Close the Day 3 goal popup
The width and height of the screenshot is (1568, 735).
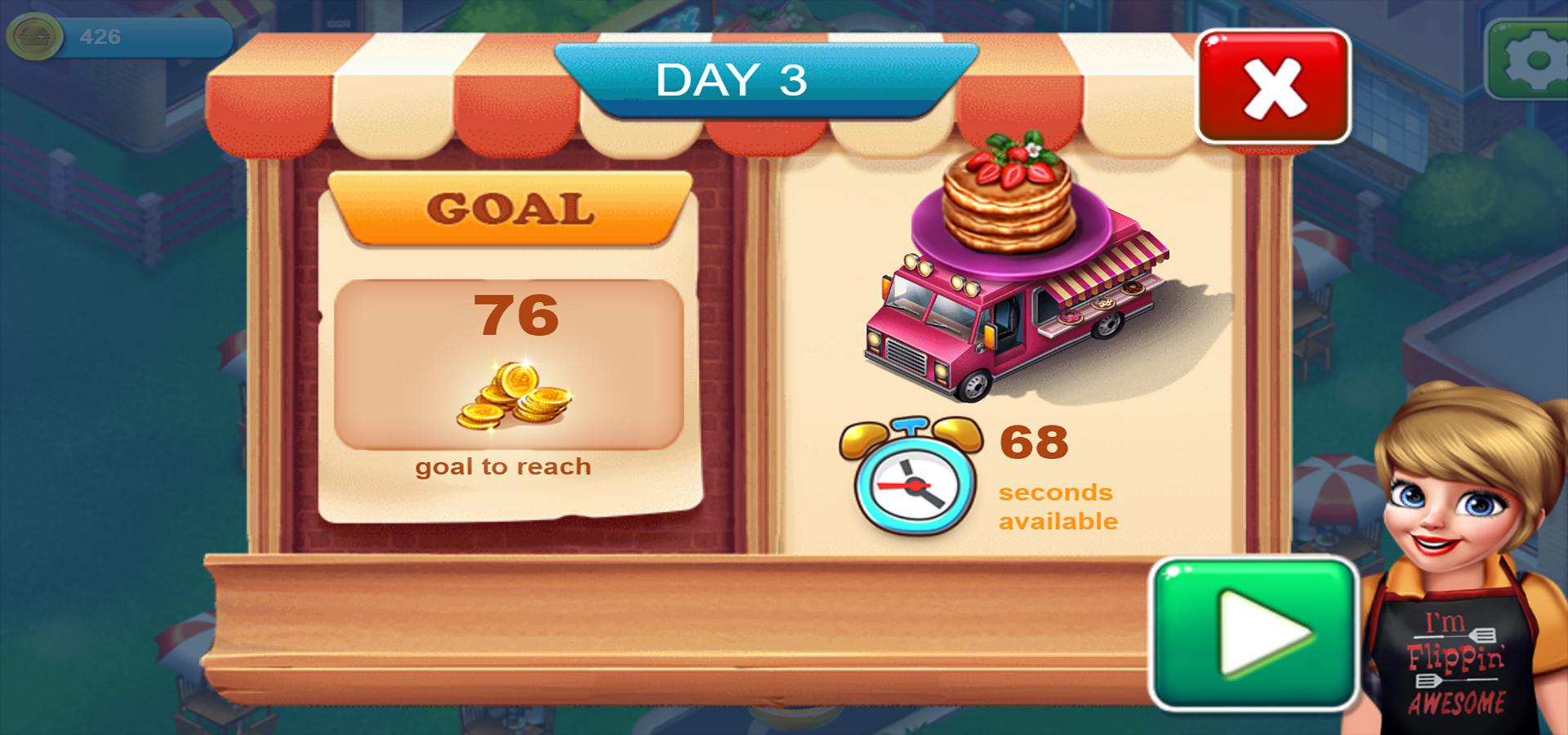tap(1272, 87)
